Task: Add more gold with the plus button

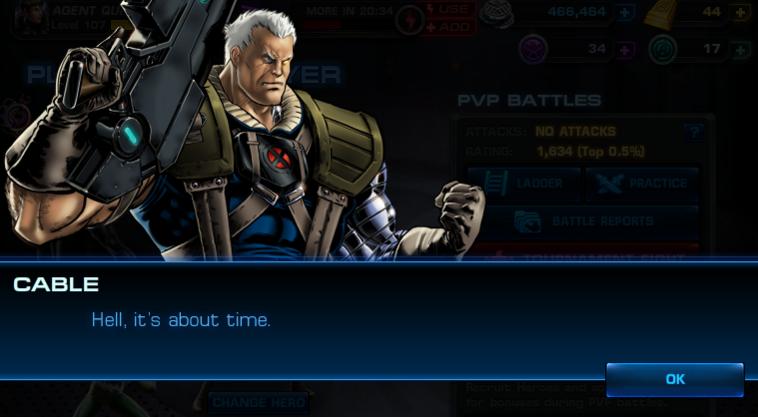Action: (740, 13)
